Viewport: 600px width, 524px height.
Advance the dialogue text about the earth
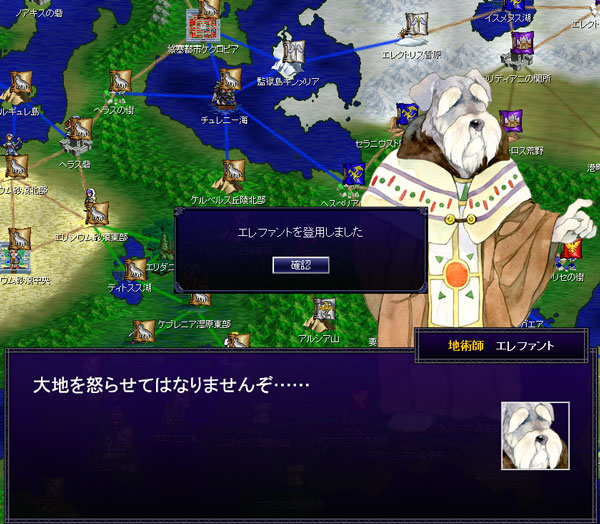[250, 420]
